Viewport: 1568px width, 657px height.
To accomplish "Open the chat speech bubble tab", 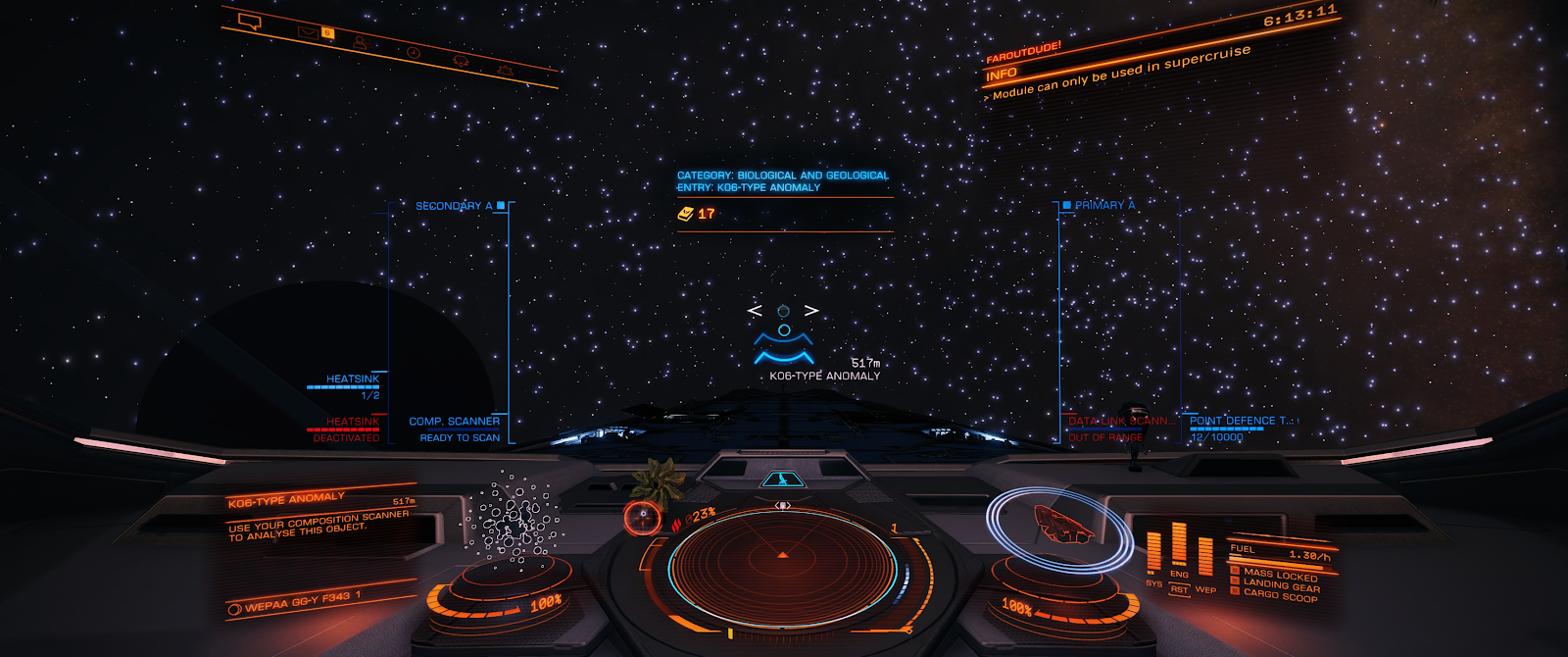I will point(250,22).
